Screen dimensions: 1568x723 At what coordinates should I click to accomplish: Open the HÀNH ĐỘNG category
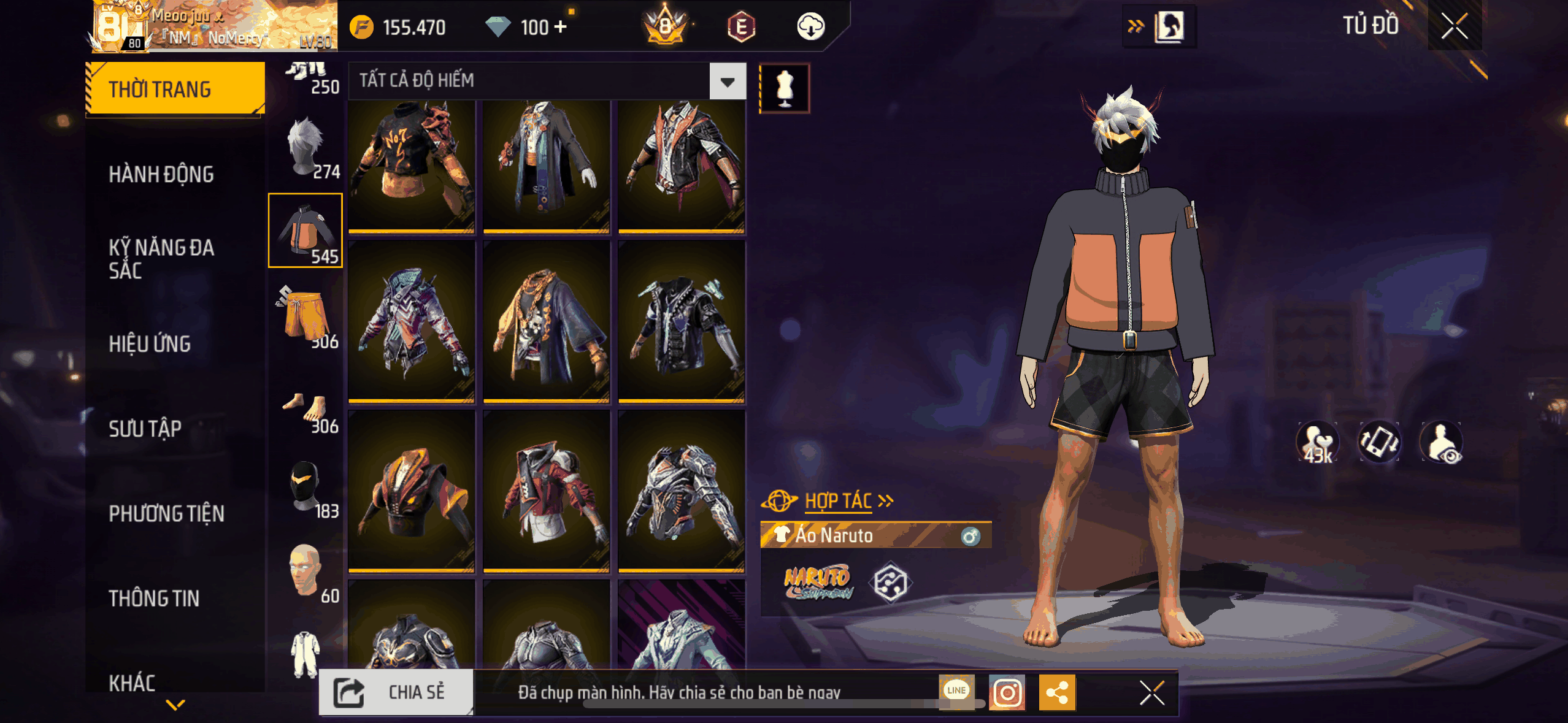tap(161, 175)
